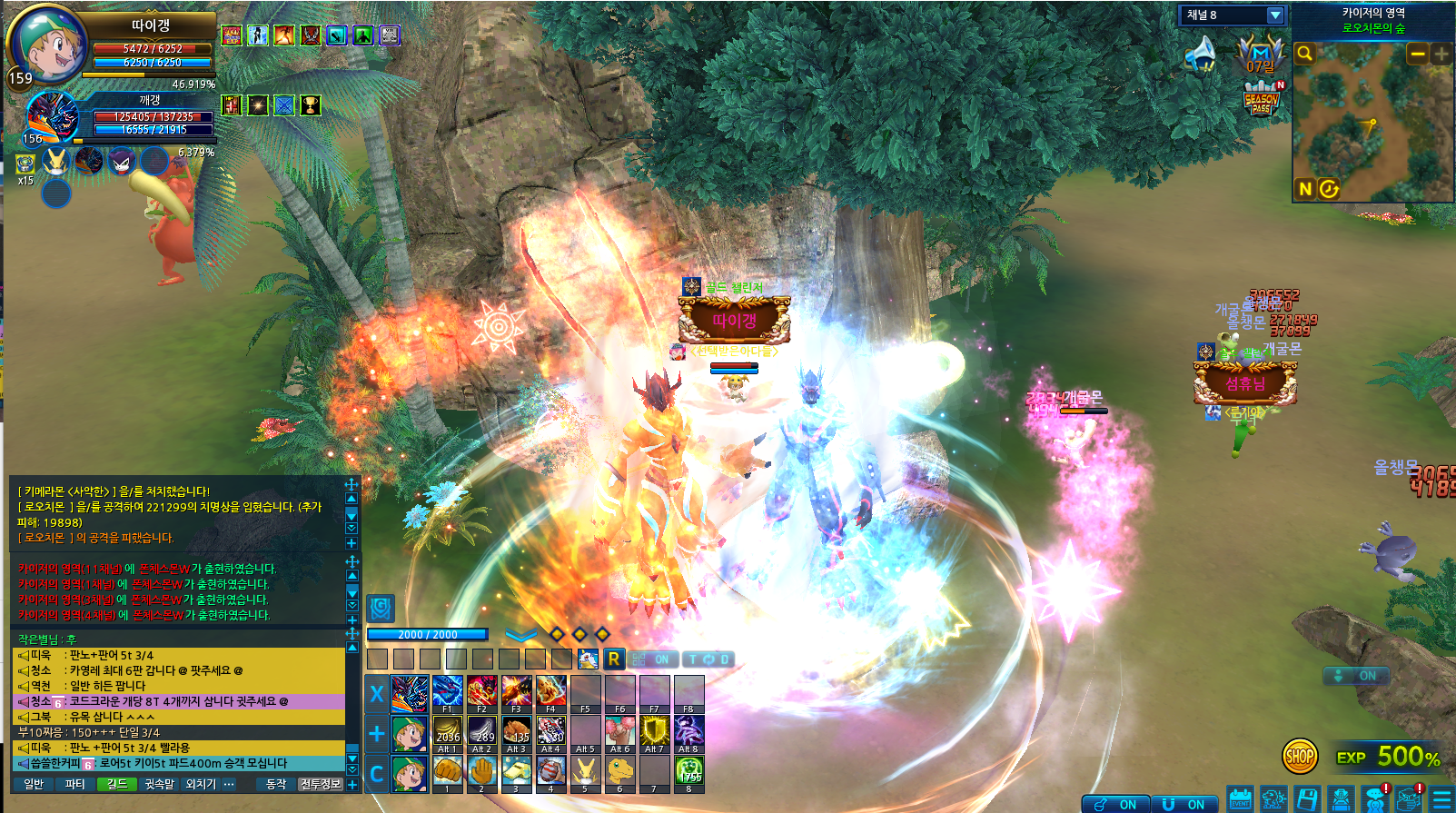Image resolution: width=1456 pixels, height=813 pixels.
Task: Open the 전투정보 combat info tab
Action: [x=321, y=784]
